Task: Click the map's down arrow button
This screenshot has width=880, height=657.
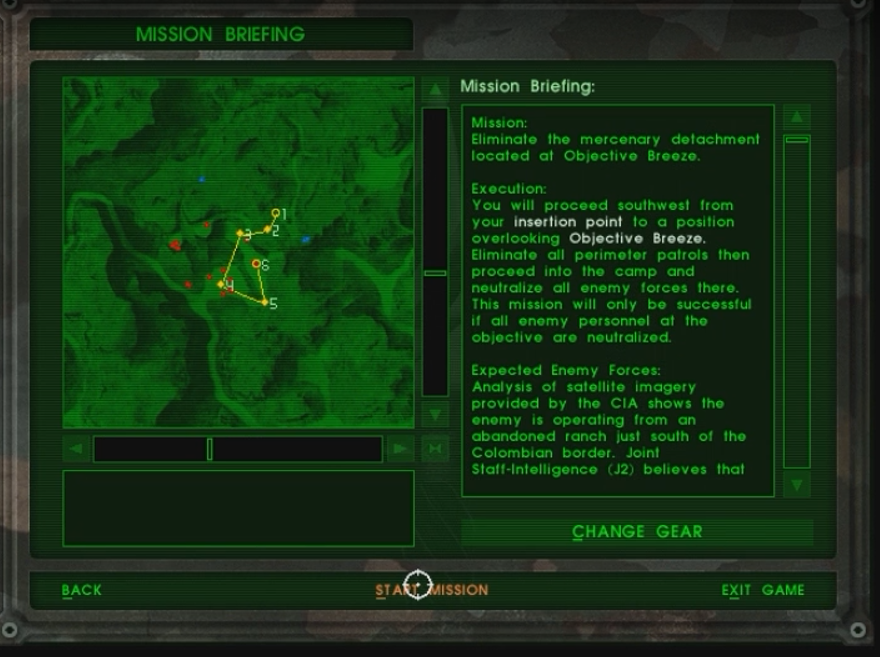Action: 435,414
